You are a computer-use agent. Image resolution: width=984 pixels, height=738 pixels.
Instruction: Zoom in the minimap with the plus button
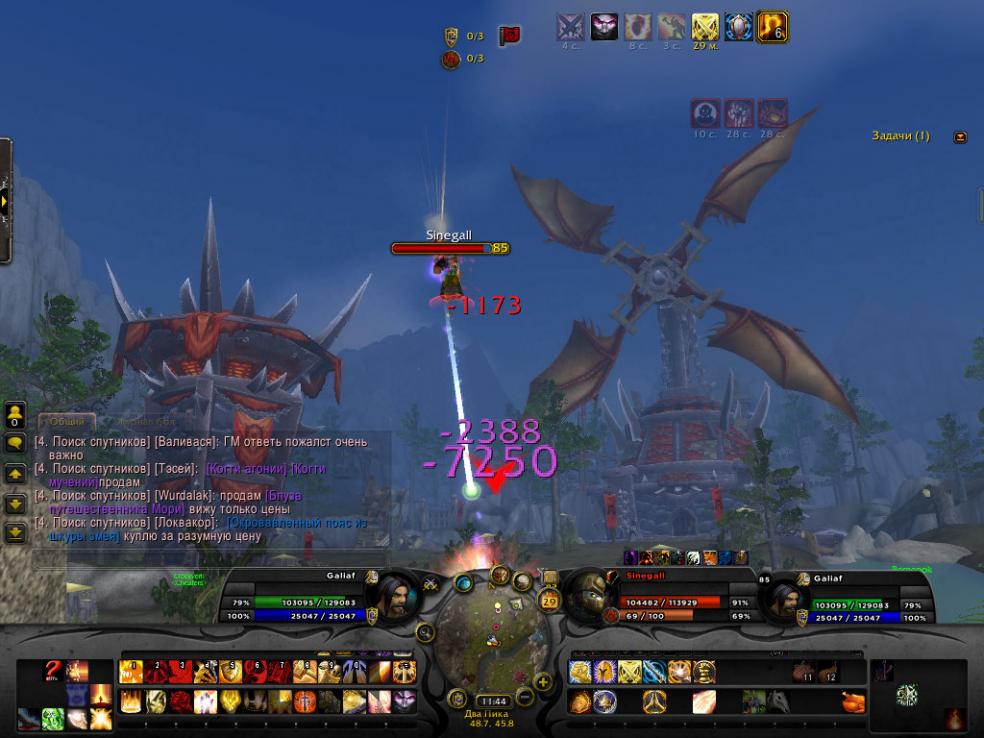(544, 682)
